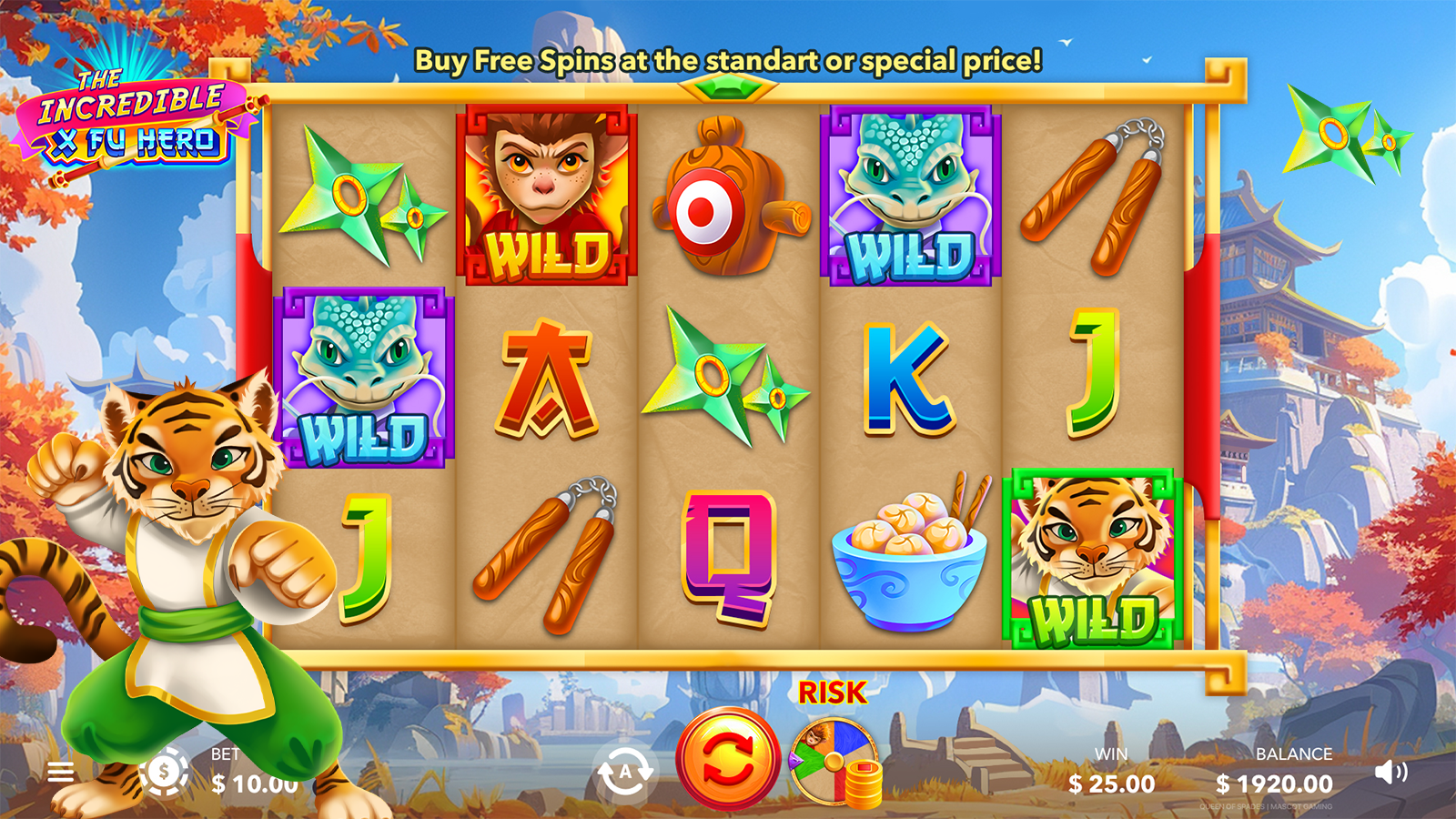Spin the reels with the red button
The image size is (1456, 819).
point(727,759)
